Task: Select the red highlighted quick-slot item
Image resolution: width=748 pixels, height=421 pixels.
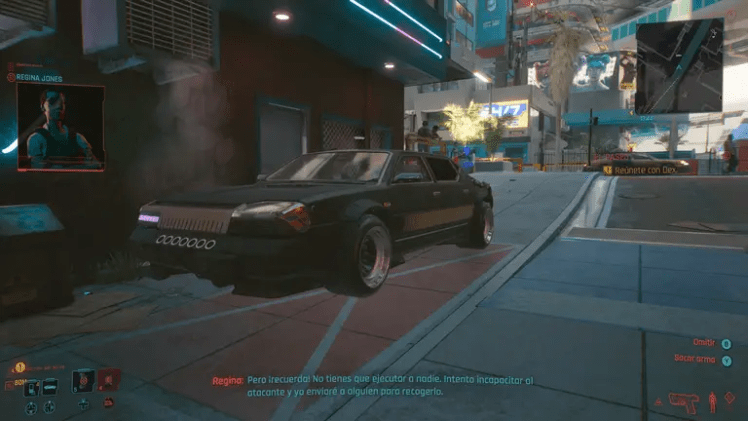Action: point(108,380)
